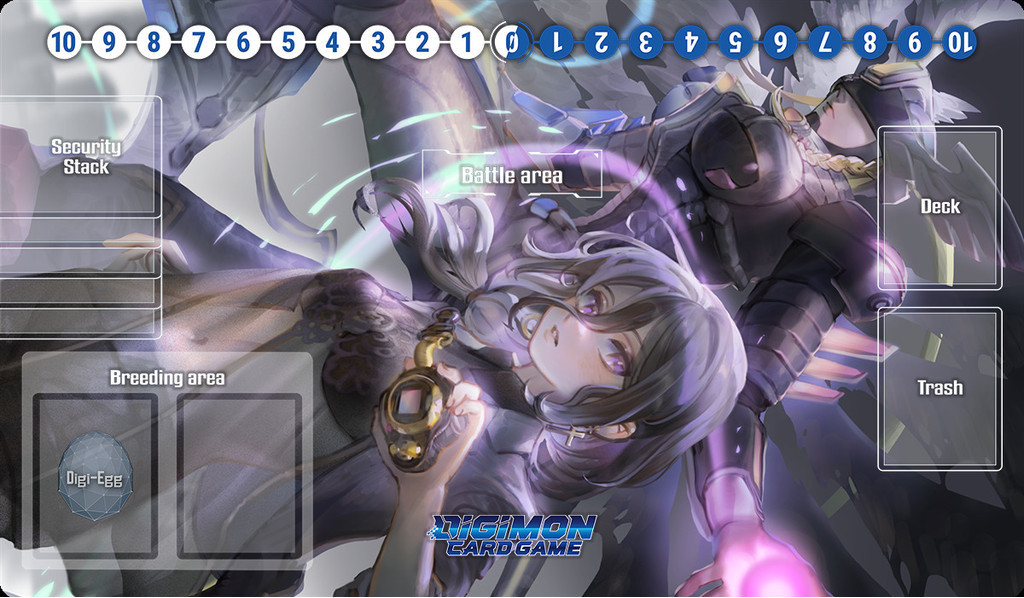Viewport: 1024px width, 598px height.
Task: Choose the empty breeding slot beside Digi-Egg
Action: click(x=240, y=475)
